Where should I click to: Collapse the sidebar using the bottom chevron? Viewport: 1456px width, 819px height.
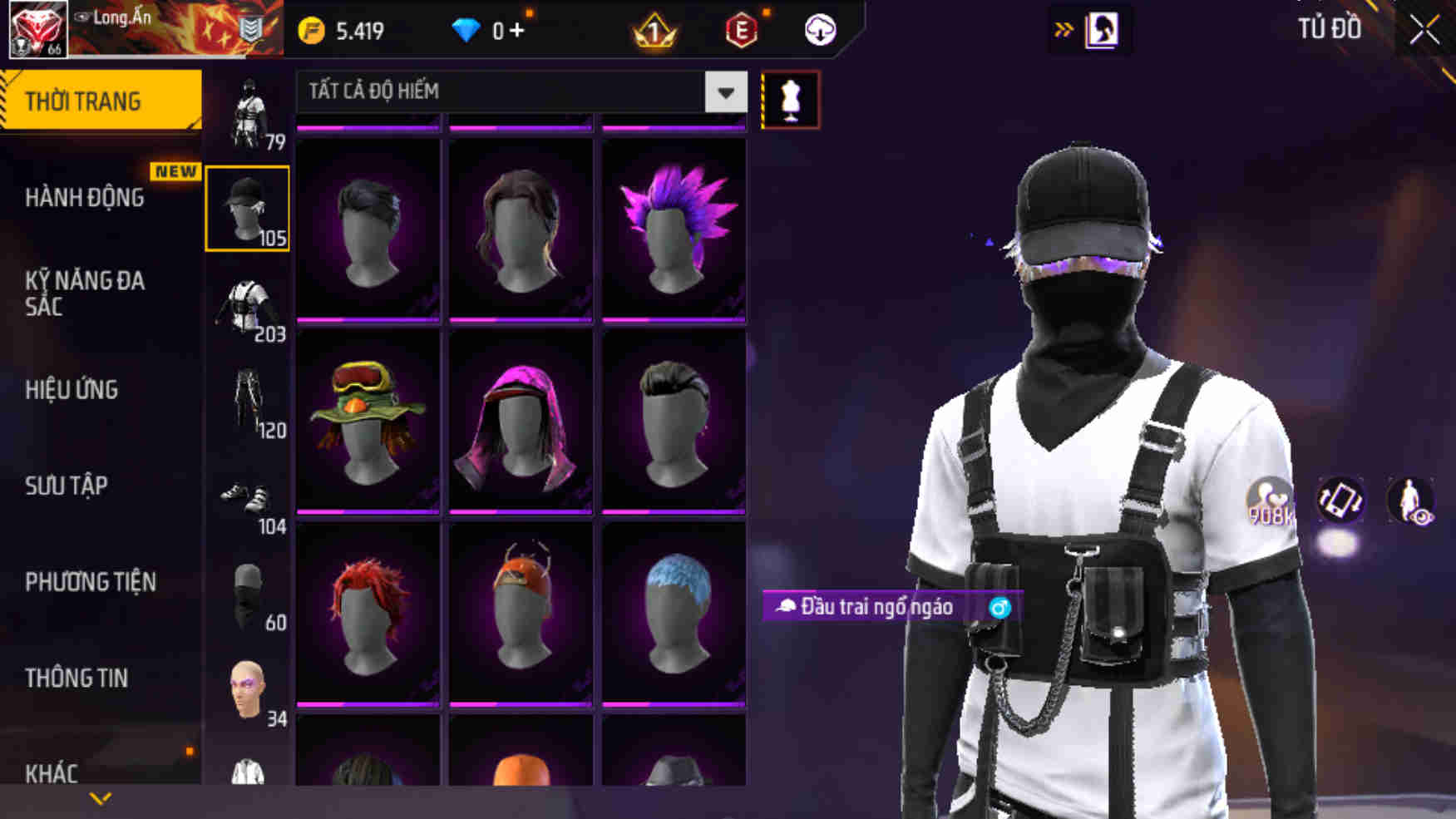click(101, 797)
